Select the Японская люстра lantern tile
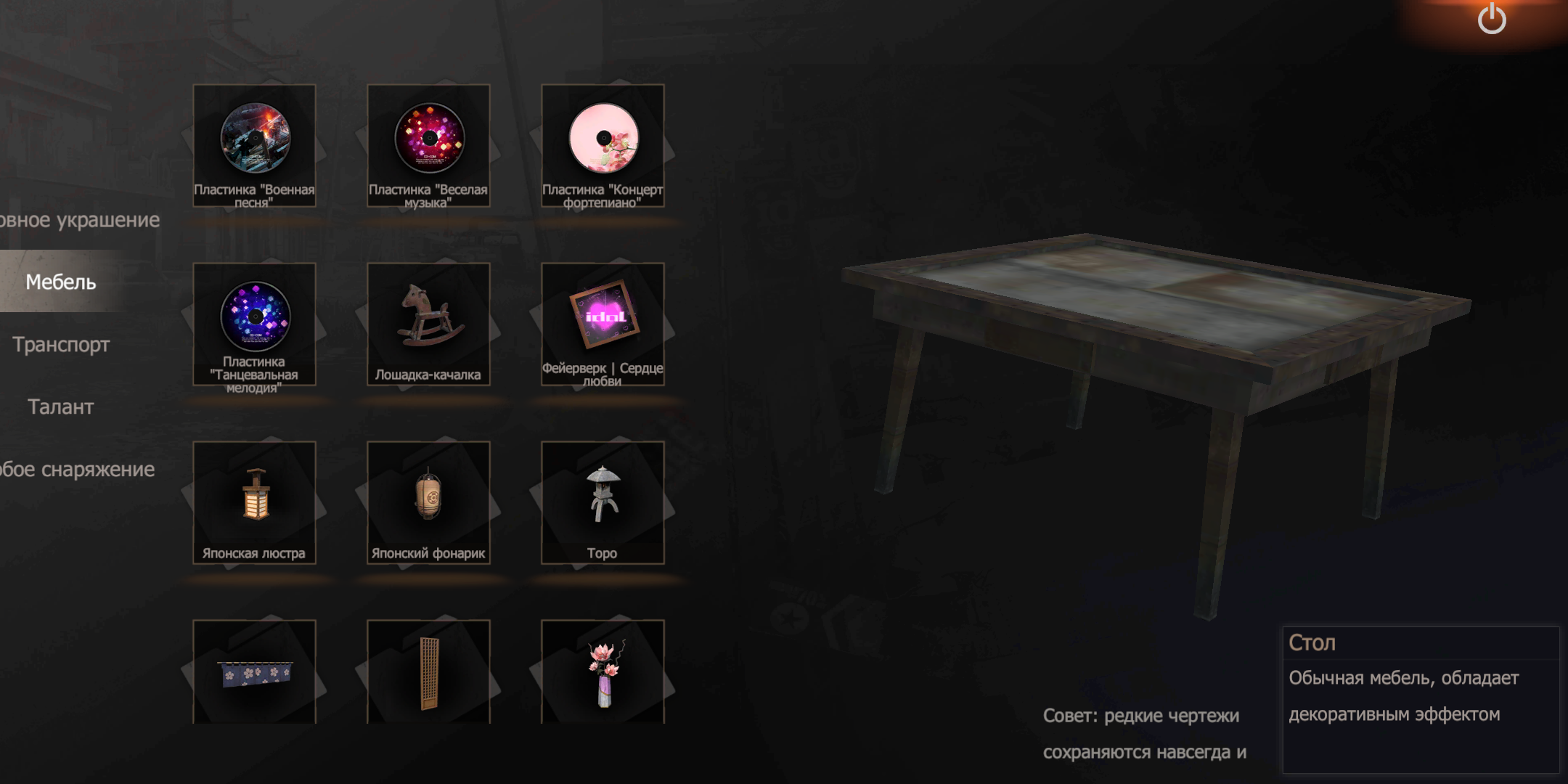The height and width of the screenshot is (784, 1568). tap(254, 502)
